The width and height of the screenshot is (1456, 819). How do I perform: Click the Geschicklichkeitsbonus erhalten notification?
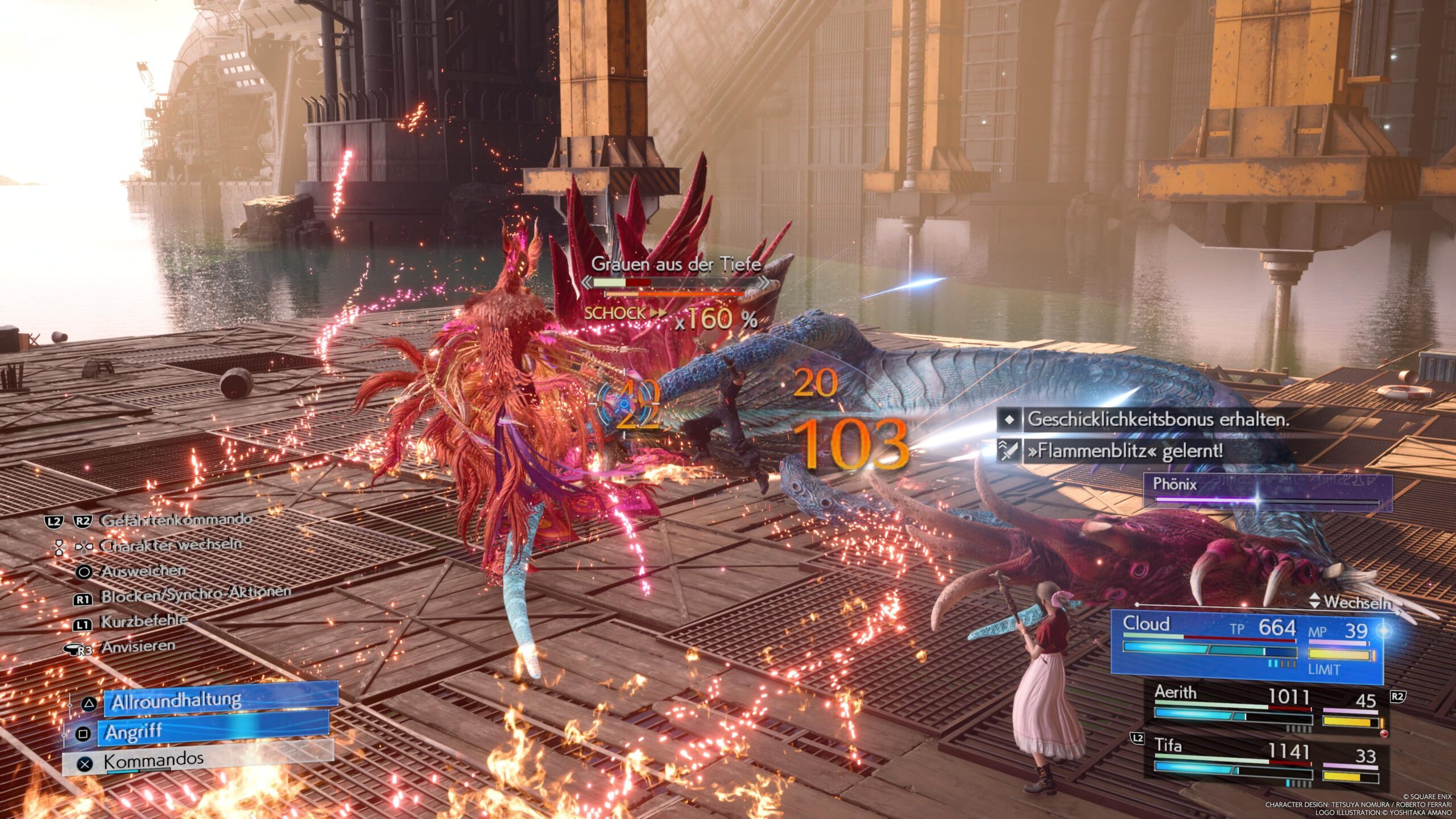[1156, 420]
